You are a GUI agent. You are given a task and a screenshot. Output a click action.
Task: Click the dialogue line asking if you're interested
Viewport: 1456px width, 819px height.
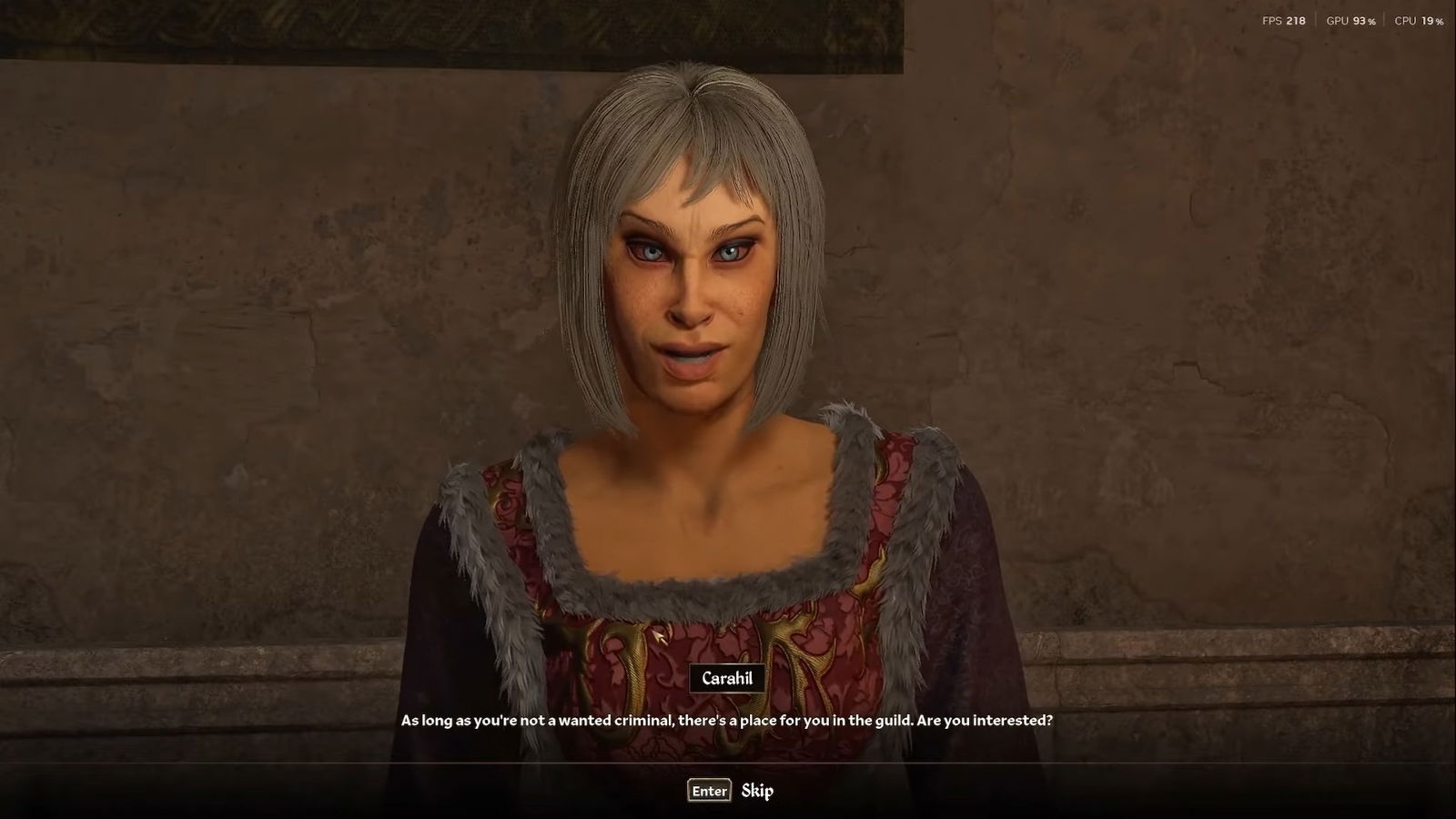tap(725, 718)
